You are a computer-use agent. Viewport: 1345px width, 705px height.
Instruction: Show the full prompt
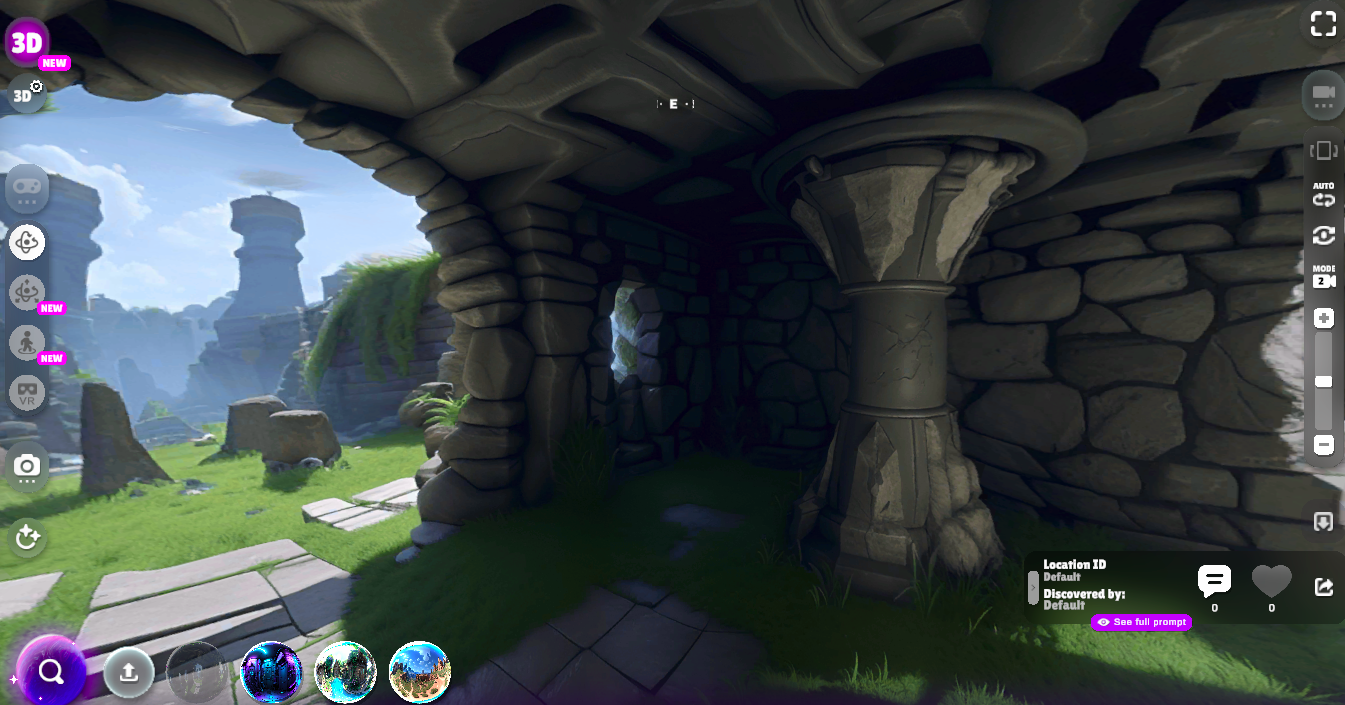[x=1142, y=622]
